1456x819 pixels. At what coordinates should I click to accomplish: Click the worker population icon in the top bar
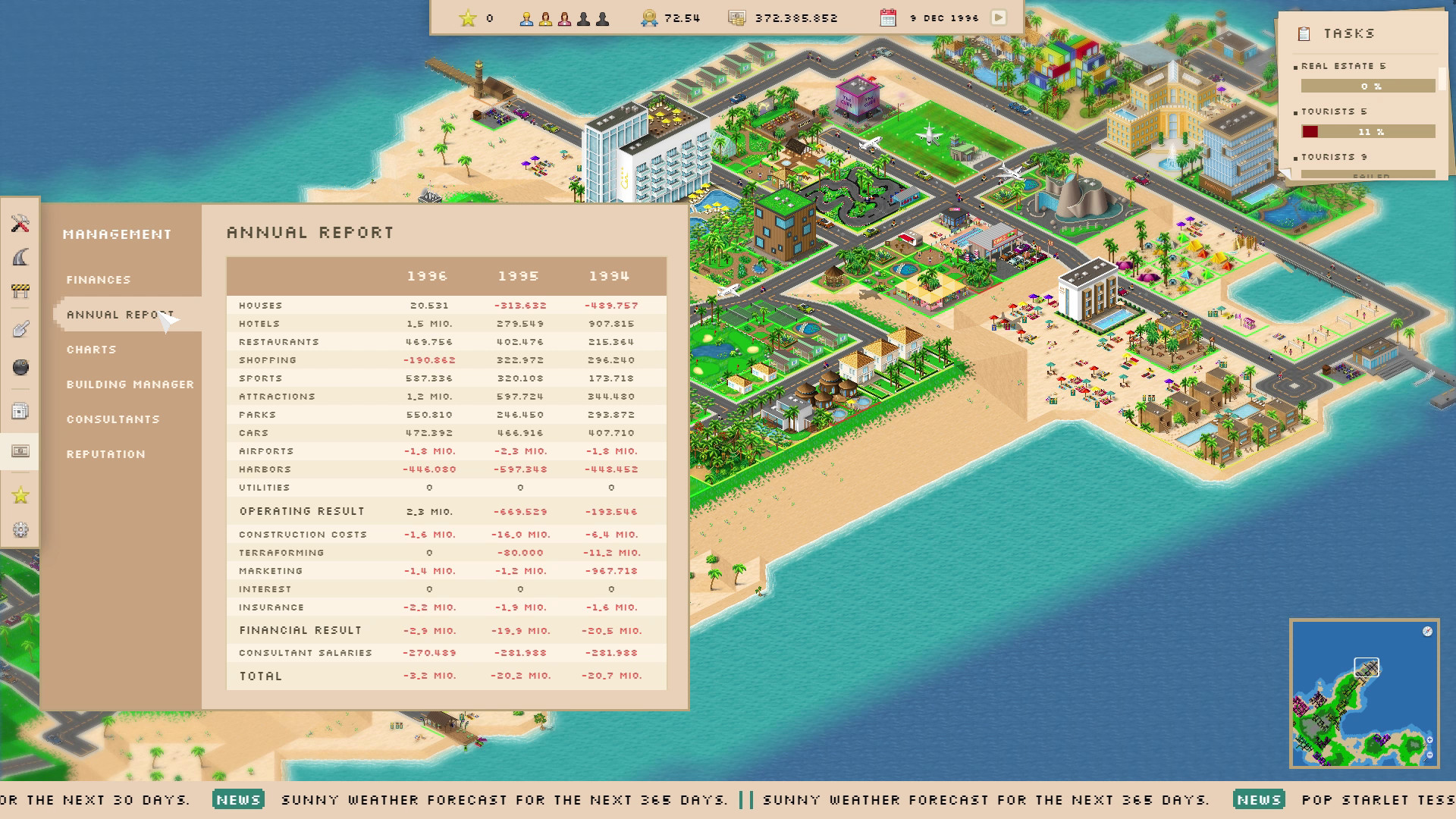coord(527,17)
